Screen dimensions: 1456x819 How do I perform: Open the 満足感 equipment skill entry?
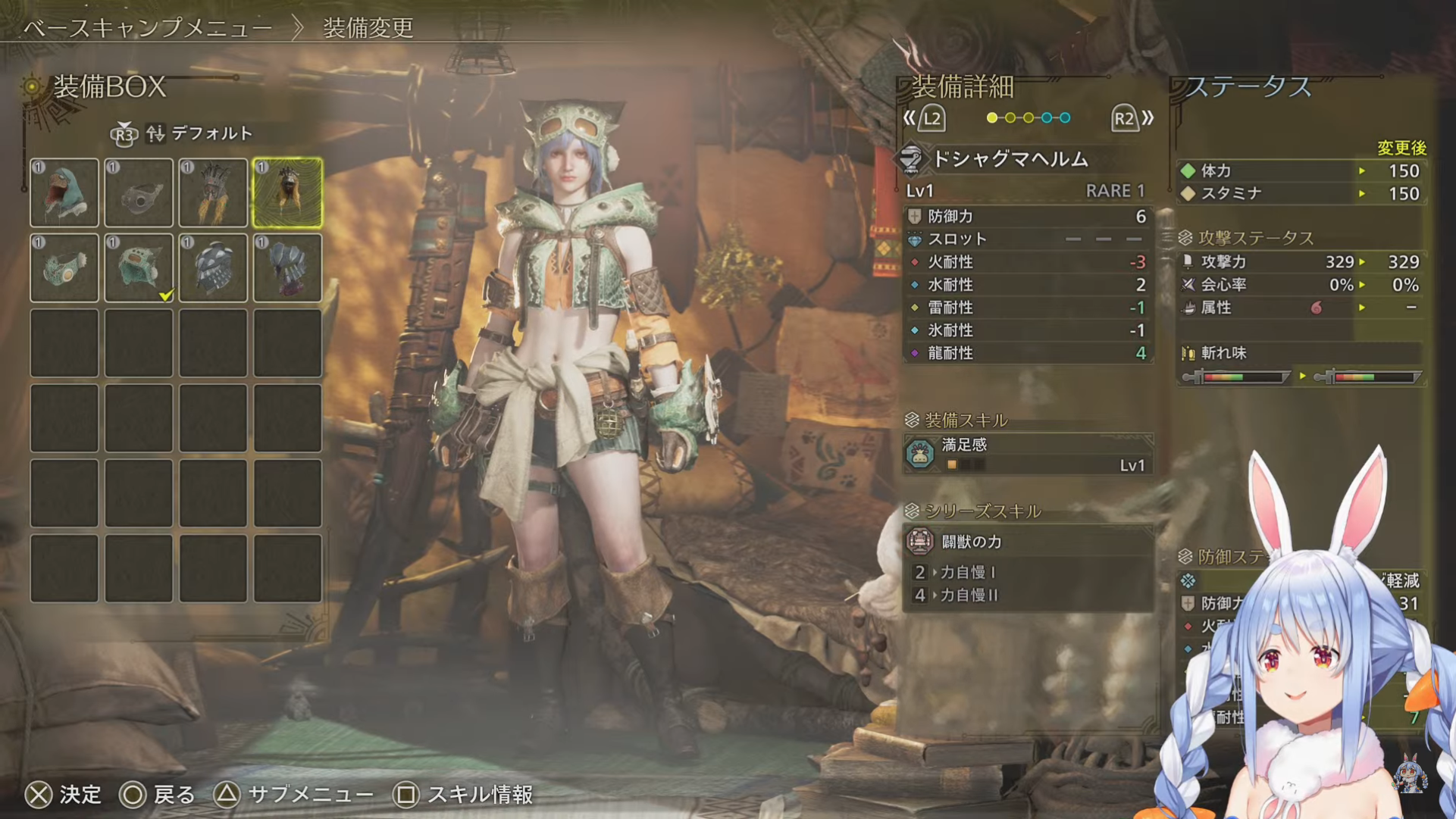coord(1028,454)
